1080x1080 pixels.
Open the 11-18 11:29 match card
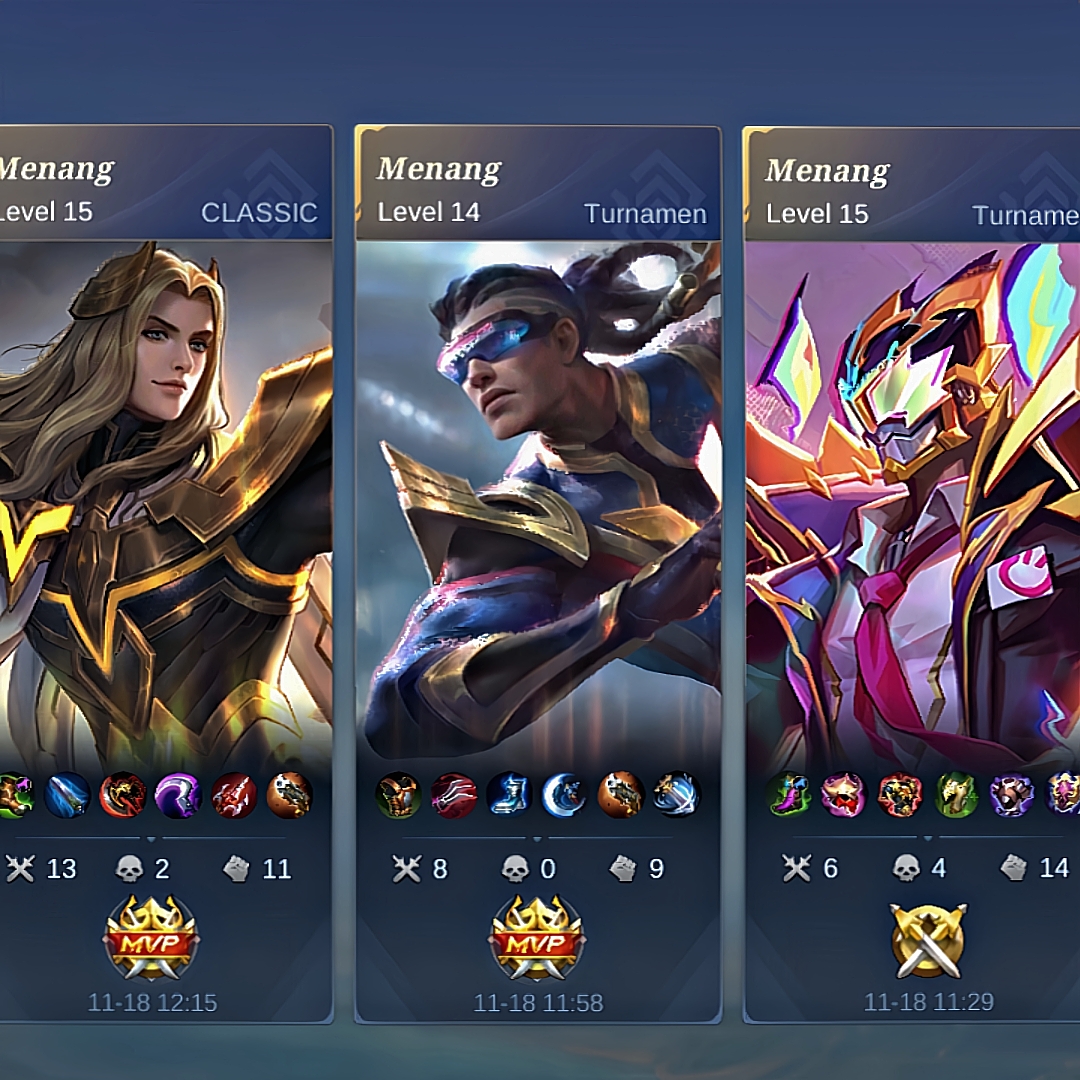tap(912, 500)
